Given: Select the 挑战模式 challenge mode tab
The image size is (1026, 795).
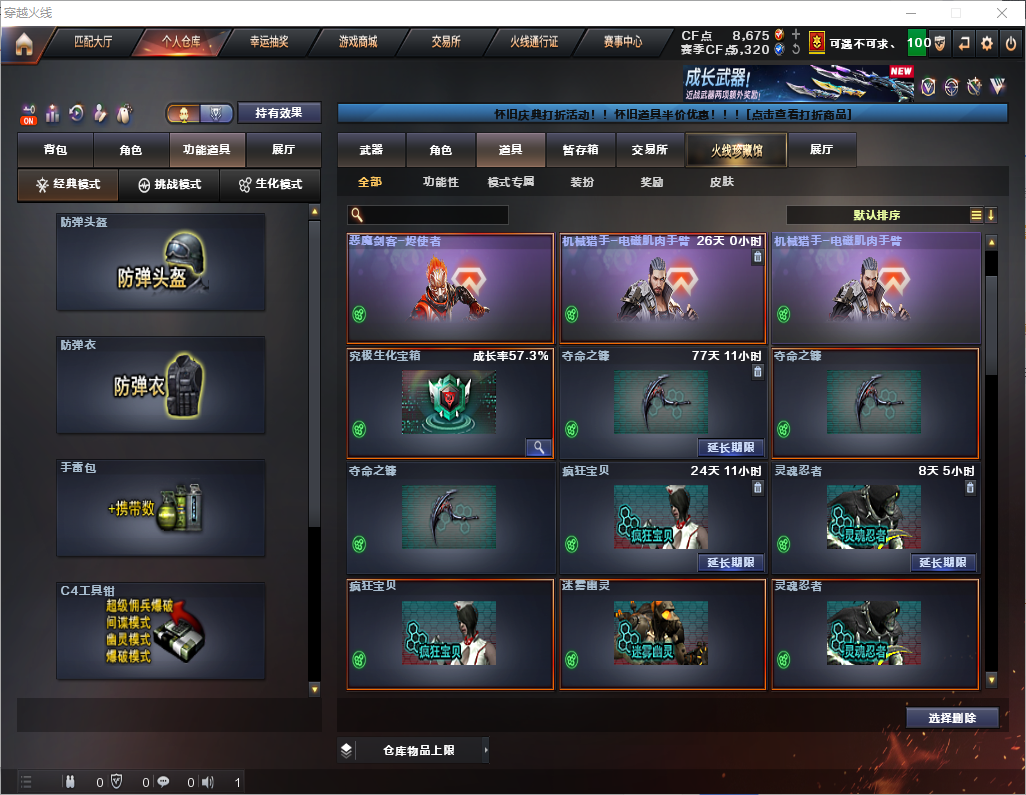Looking at the screenshot, I should pos(169,185).
